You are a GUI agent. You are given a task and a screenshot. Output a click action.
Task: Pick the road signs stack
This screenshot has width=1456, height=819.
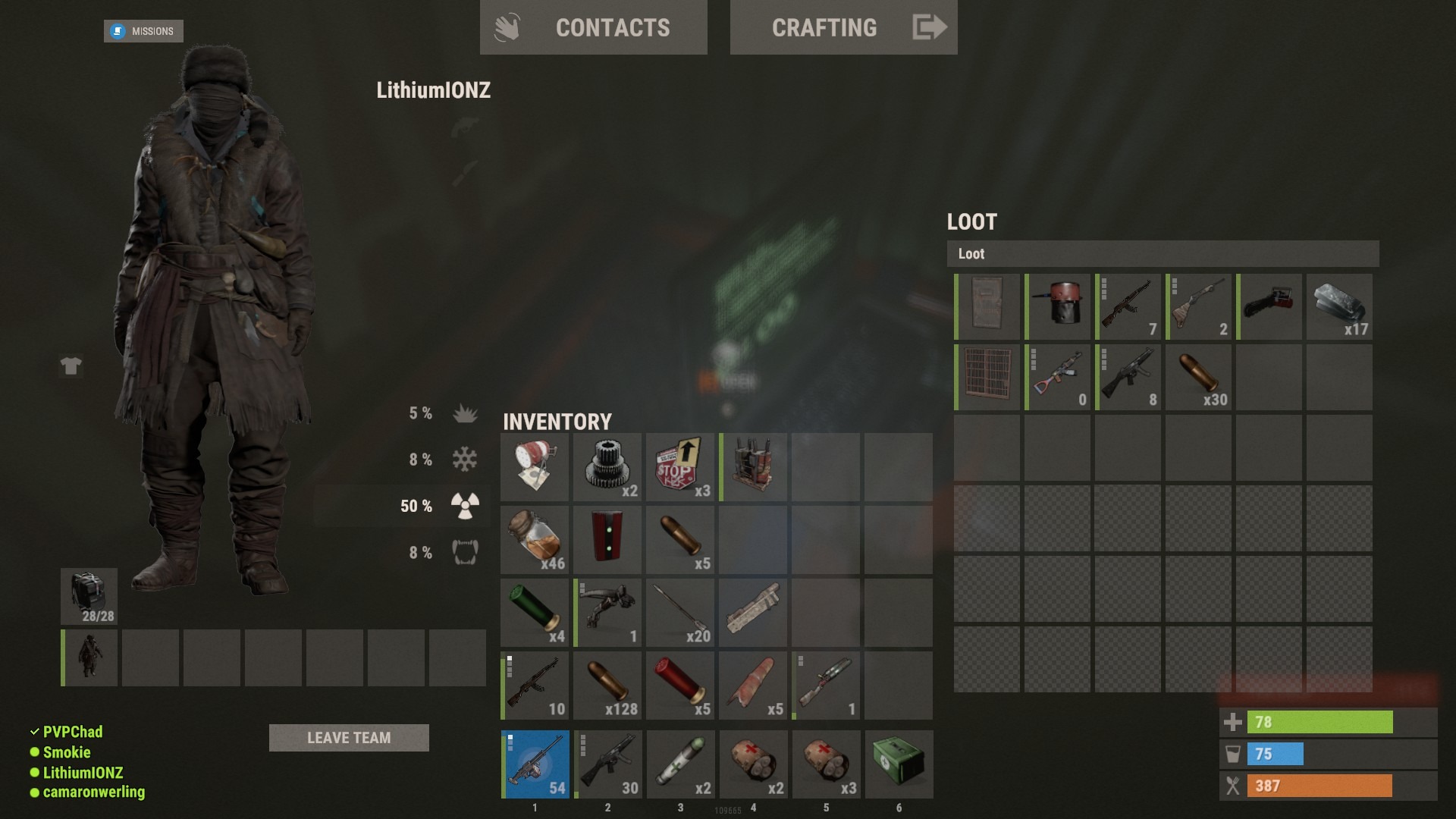click(680, 466)
